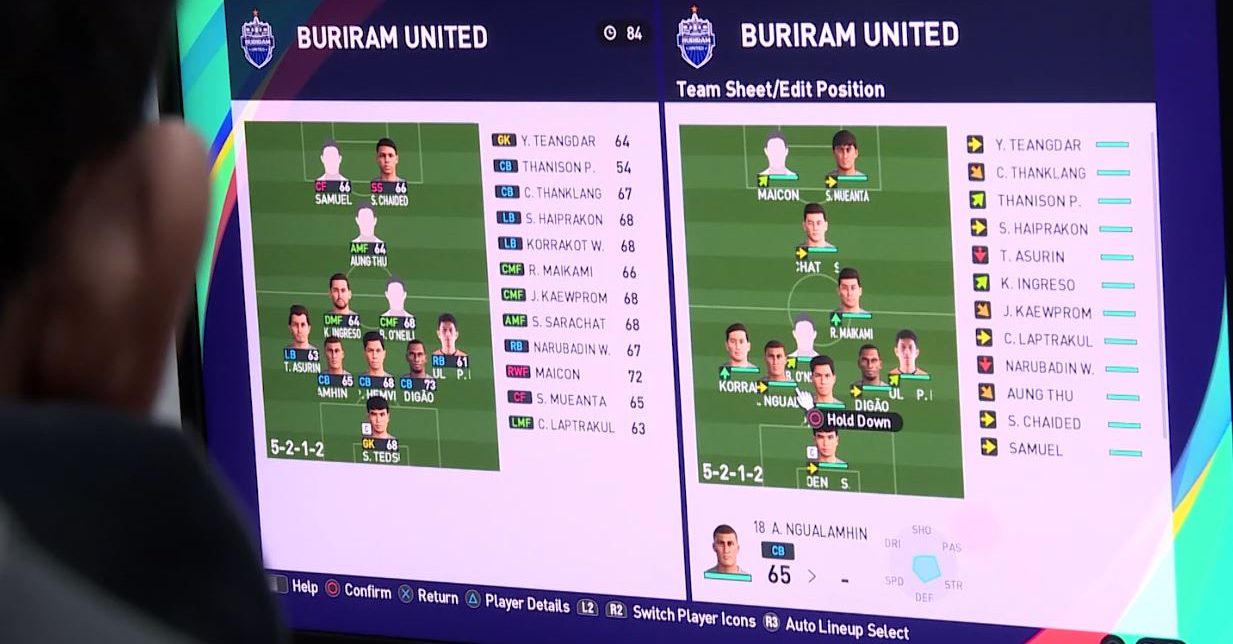The height and width of the screenshot is (644, 1233).
Task: Pick Aung Thu AMF on left formation
Action: pos(367,231)
